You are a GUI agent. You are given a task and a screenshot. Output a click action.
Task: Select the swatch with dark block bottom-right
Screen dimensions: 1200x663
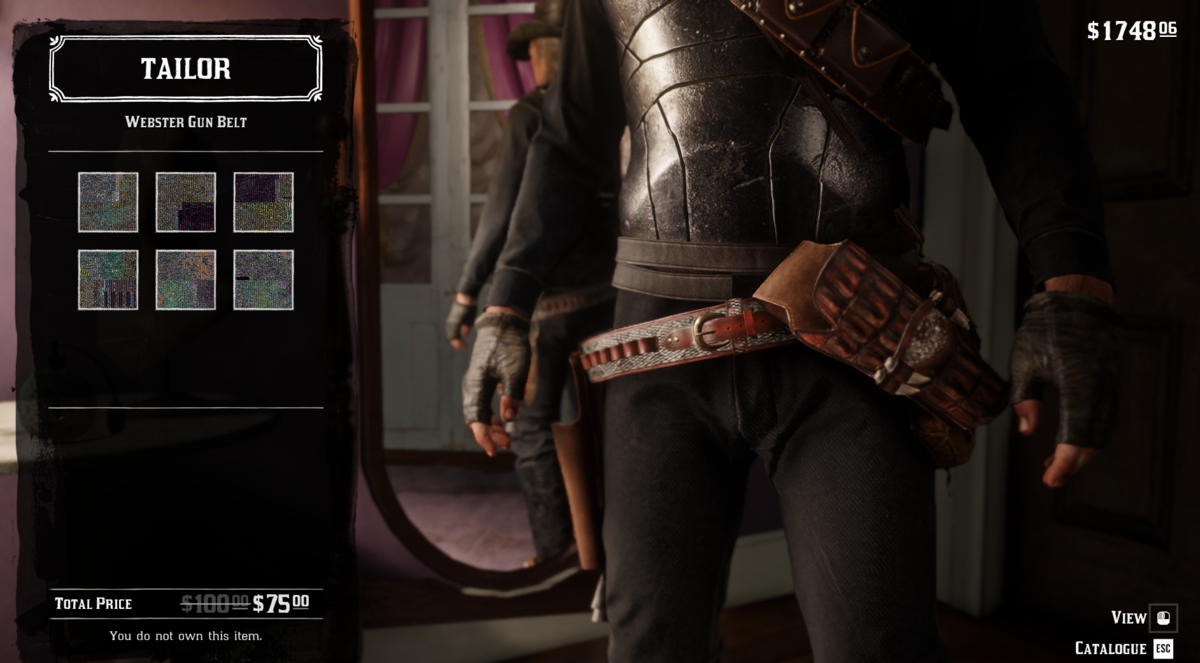(186, 202)
